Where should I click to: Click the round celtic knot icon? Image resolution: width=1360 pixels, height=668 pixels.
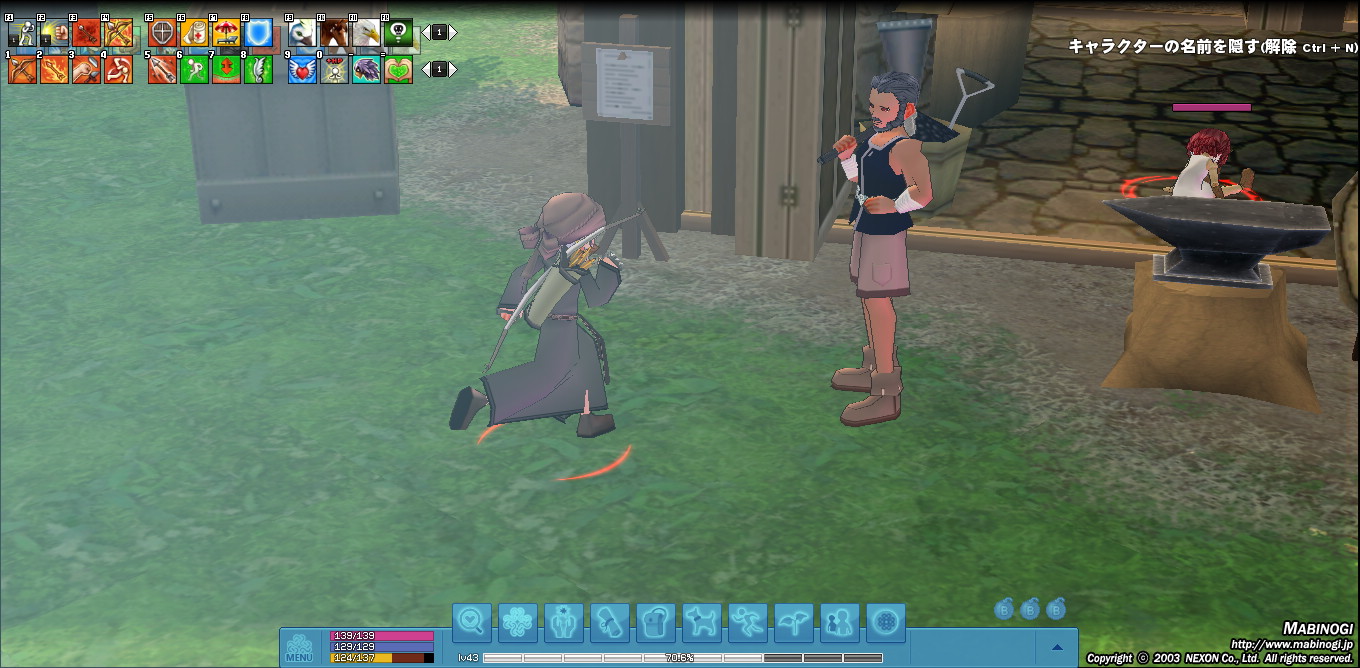click(885, 623)
